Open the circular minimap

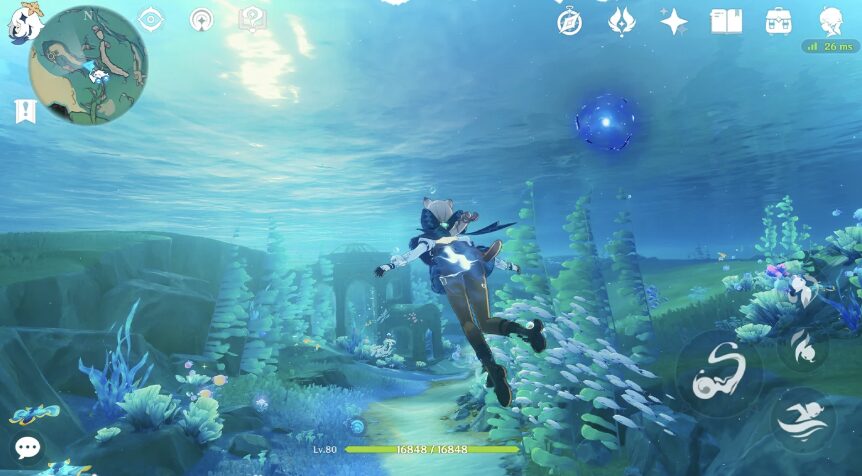pyautogui.click(x=89, y=65)
